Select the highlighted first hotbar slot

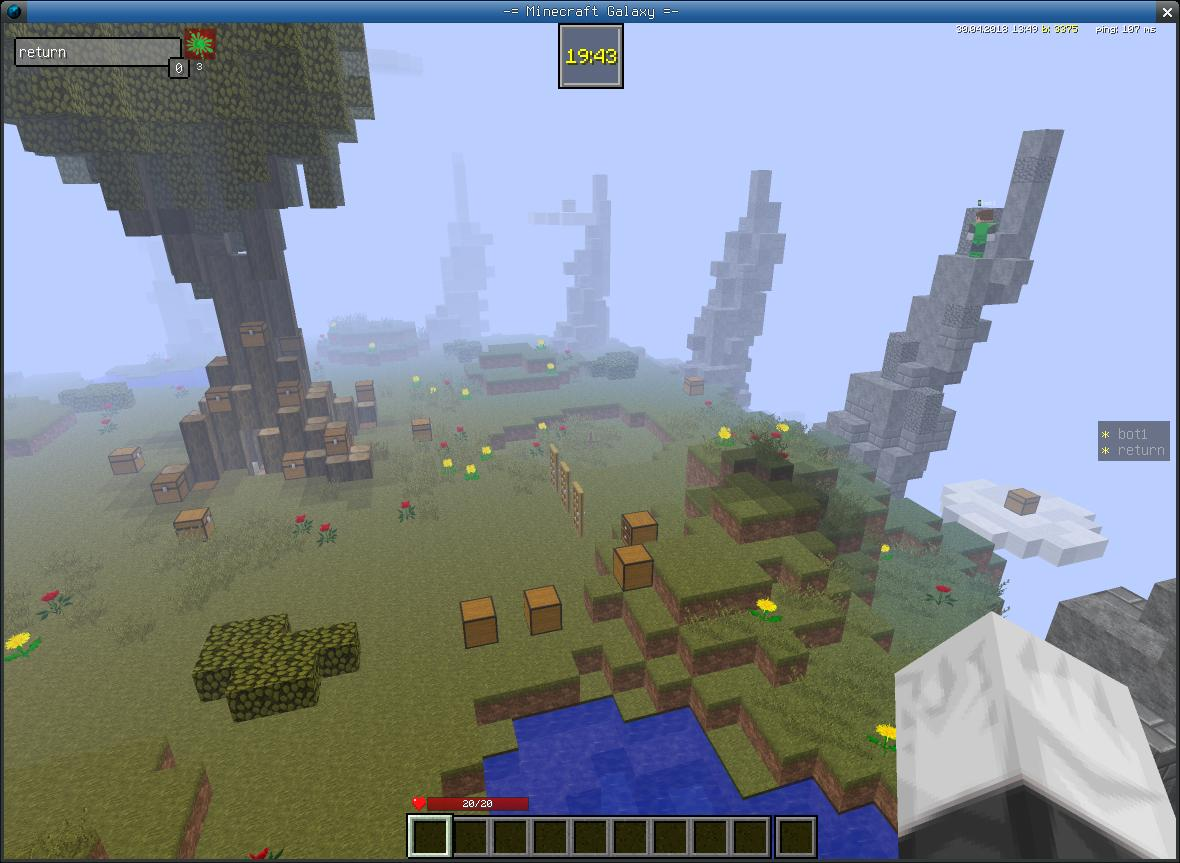click(x=430, y=836)
